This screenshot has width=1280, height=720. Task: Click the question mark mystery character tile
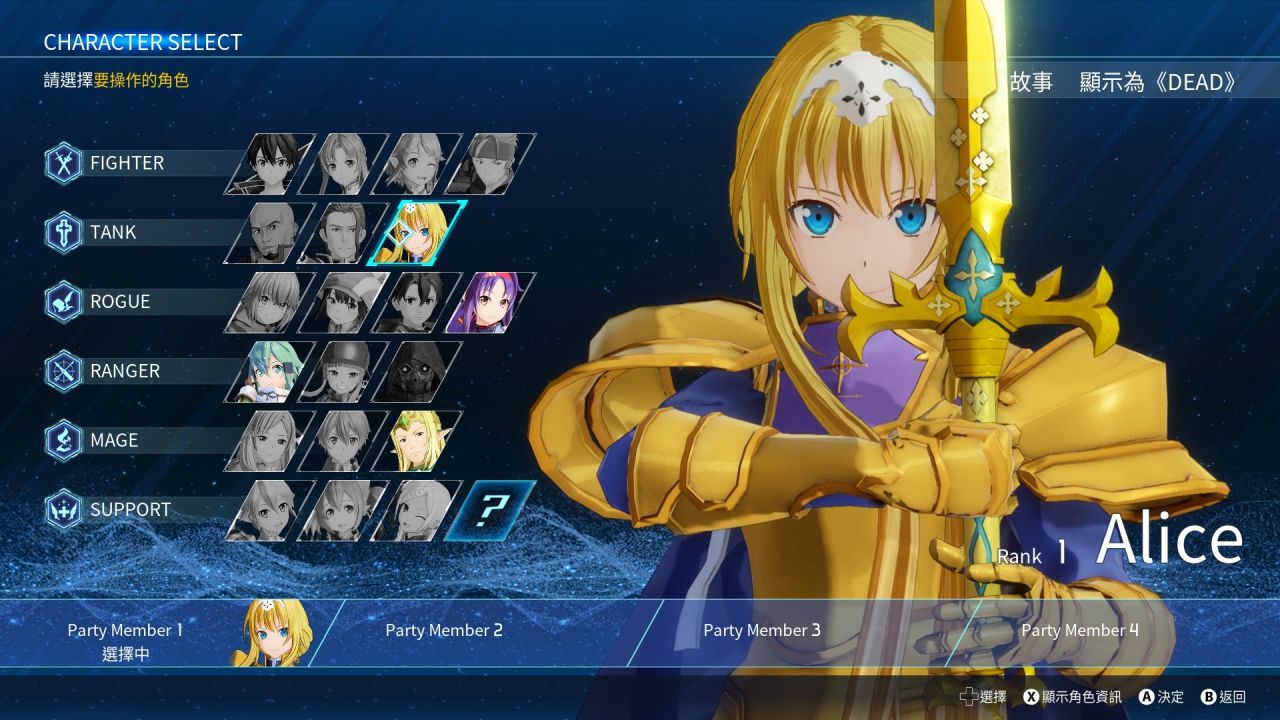tap(490, 510)
